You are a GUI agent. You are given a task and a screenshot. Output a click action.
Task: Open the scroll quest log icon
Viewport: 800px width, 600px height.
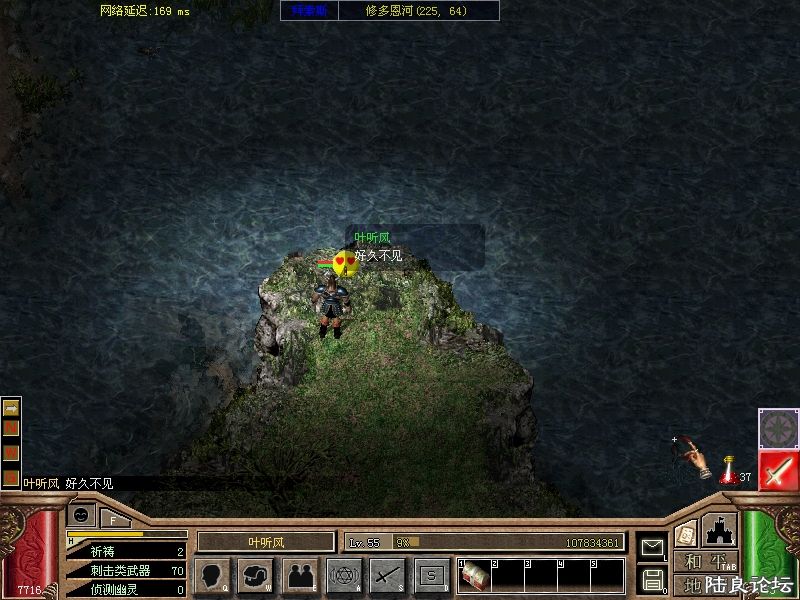pyautogui.click(x=686, y=533)
